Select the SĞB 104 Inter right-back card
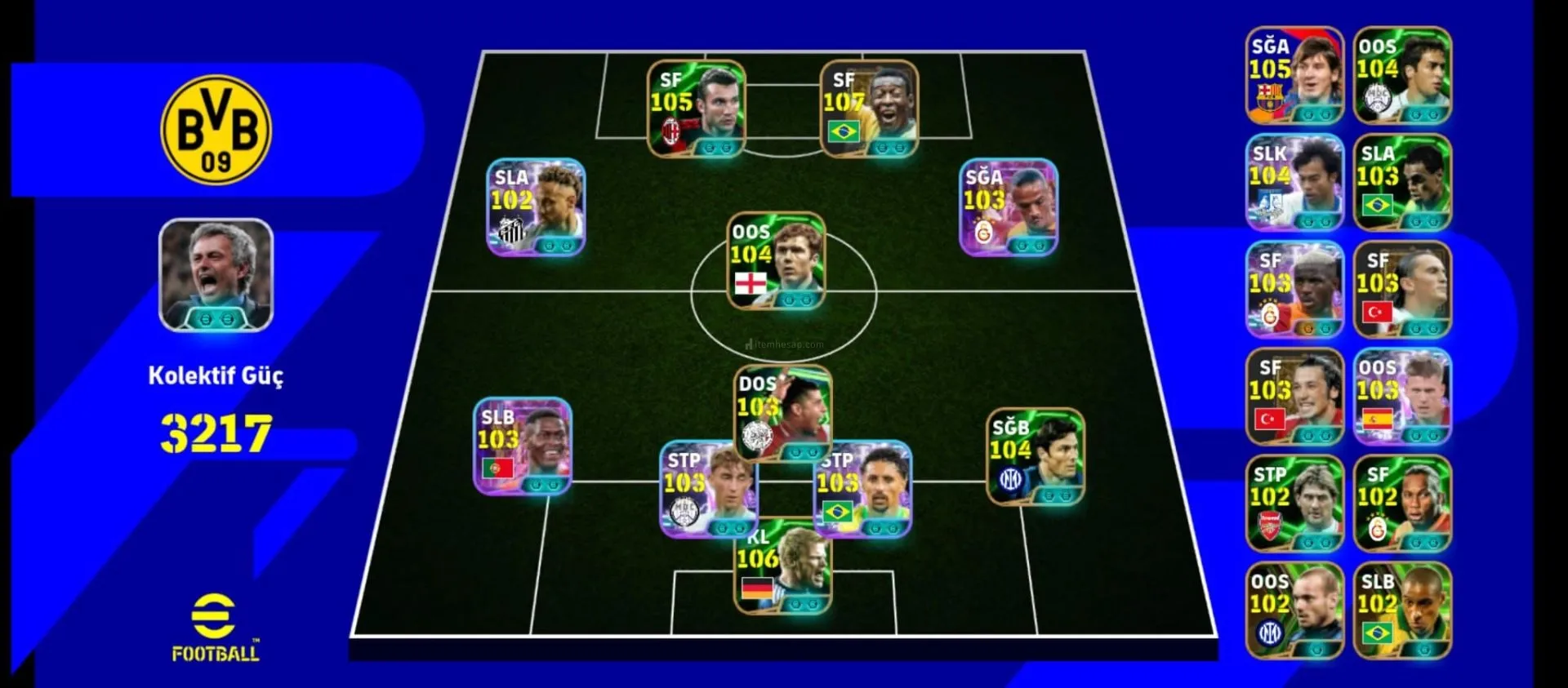Image resolution: width=1568 pixels, height=688 pixels. point(1035,456)
